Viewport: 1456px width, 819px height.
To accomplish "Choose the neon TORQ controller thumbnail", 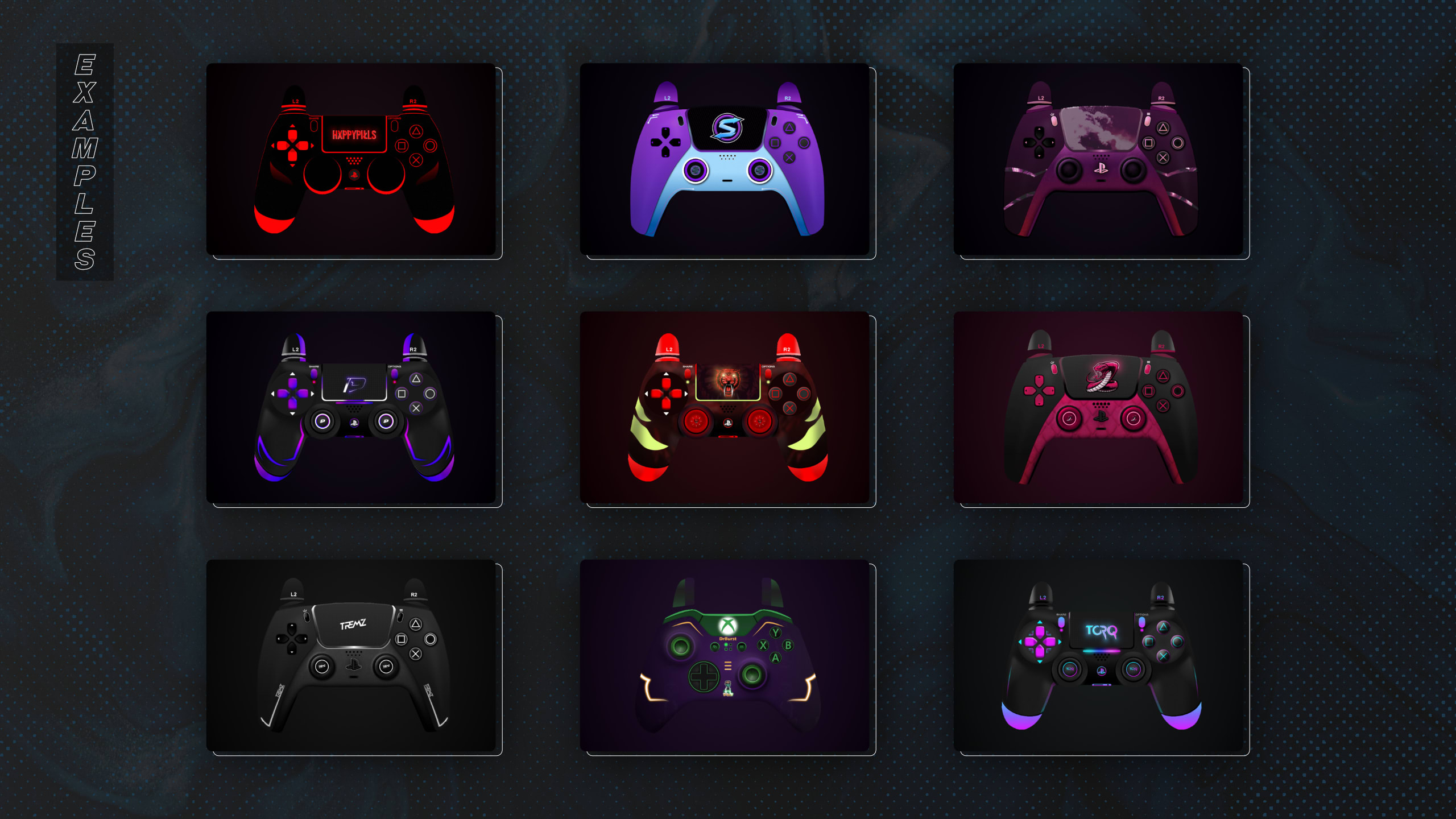I will [1098, 655].
